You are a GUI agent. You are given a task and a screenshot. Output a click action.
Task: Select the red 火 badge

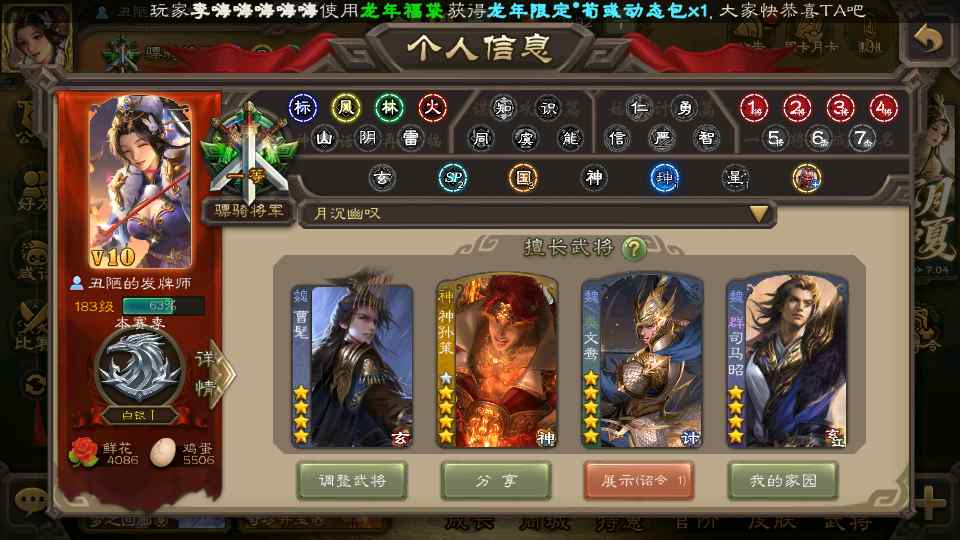click(431, 107)
